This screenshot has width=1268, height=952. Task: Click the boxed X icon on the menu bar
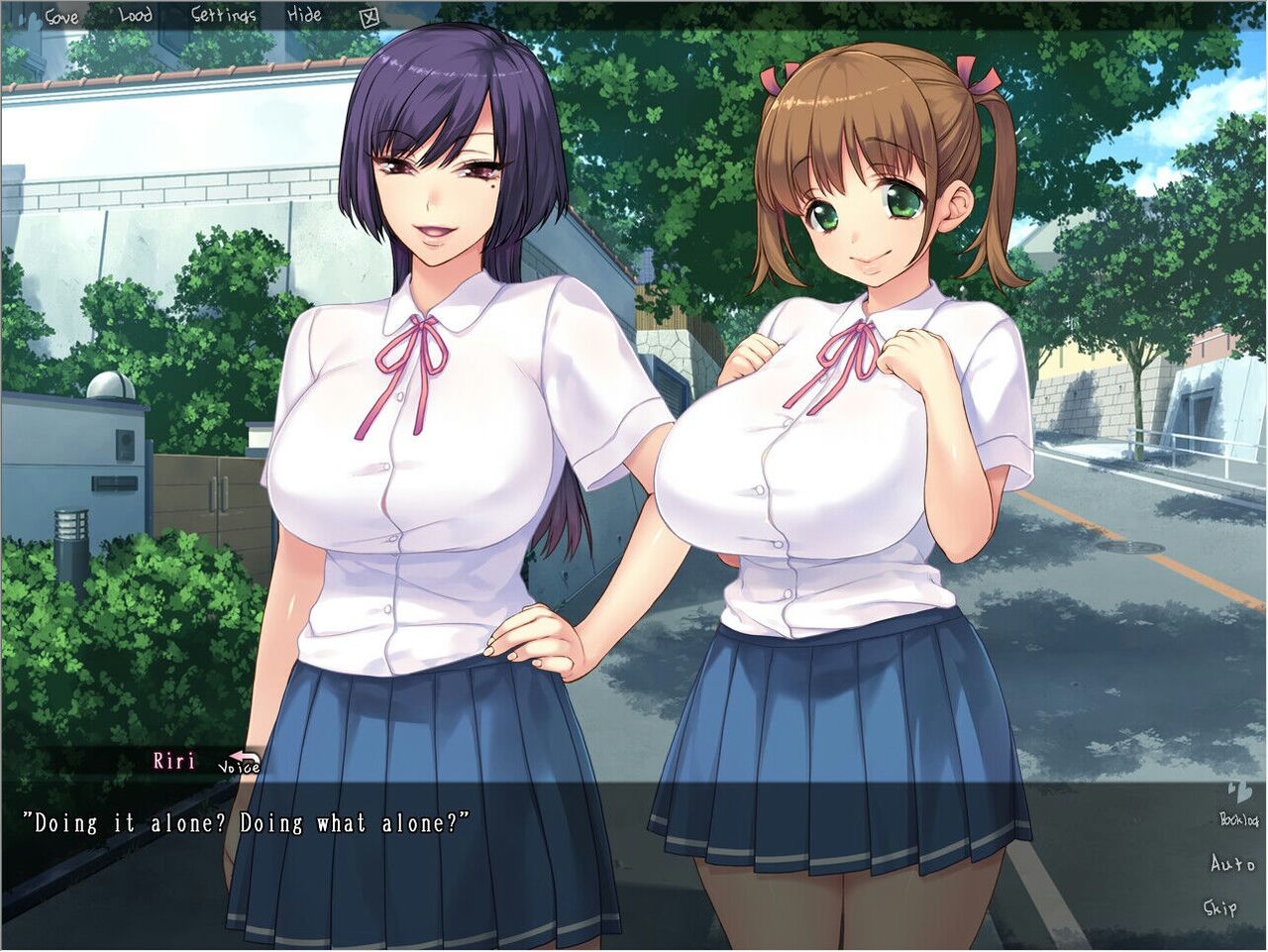coord(370,16)
